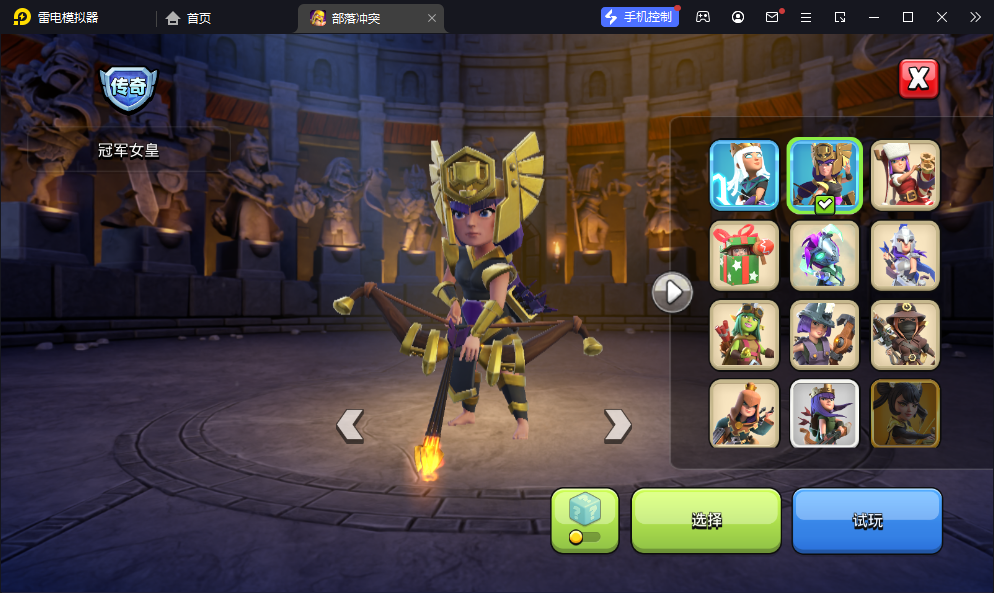The image size is (994, 593).
Task: Select the silver-helmet gladiator queen skin
Action: (904, 255)
